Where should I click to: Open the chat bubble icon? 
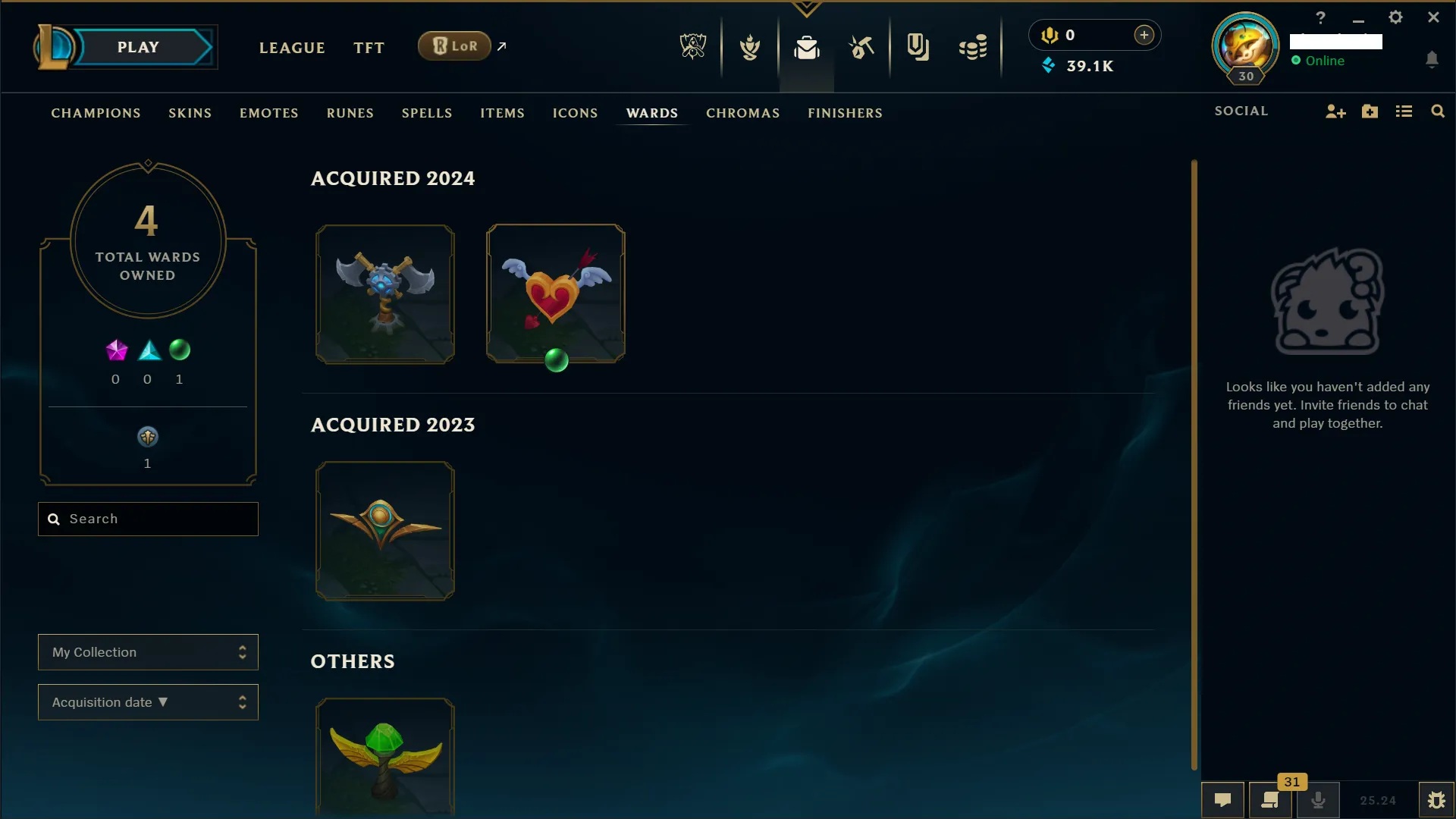[1222, 800]
